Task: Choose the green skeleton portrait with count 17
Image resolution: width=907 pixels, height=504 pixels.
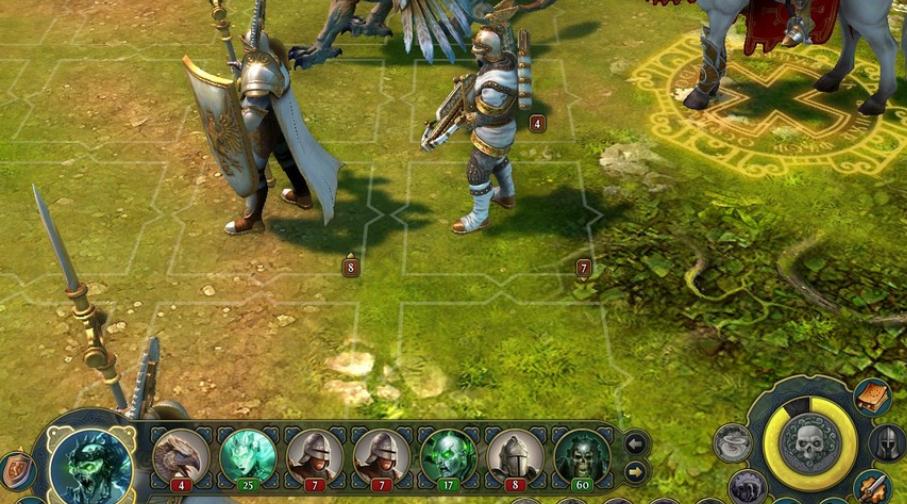Action: 447,455
